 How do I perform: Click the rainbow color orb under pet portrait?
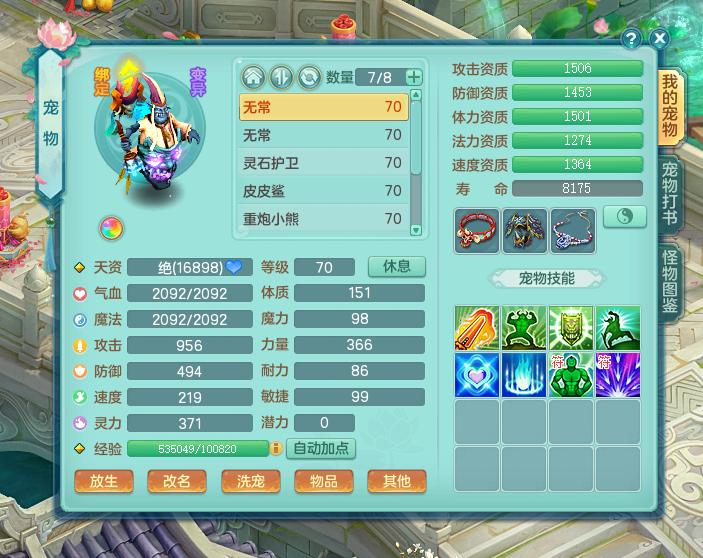tap(111, 228)
